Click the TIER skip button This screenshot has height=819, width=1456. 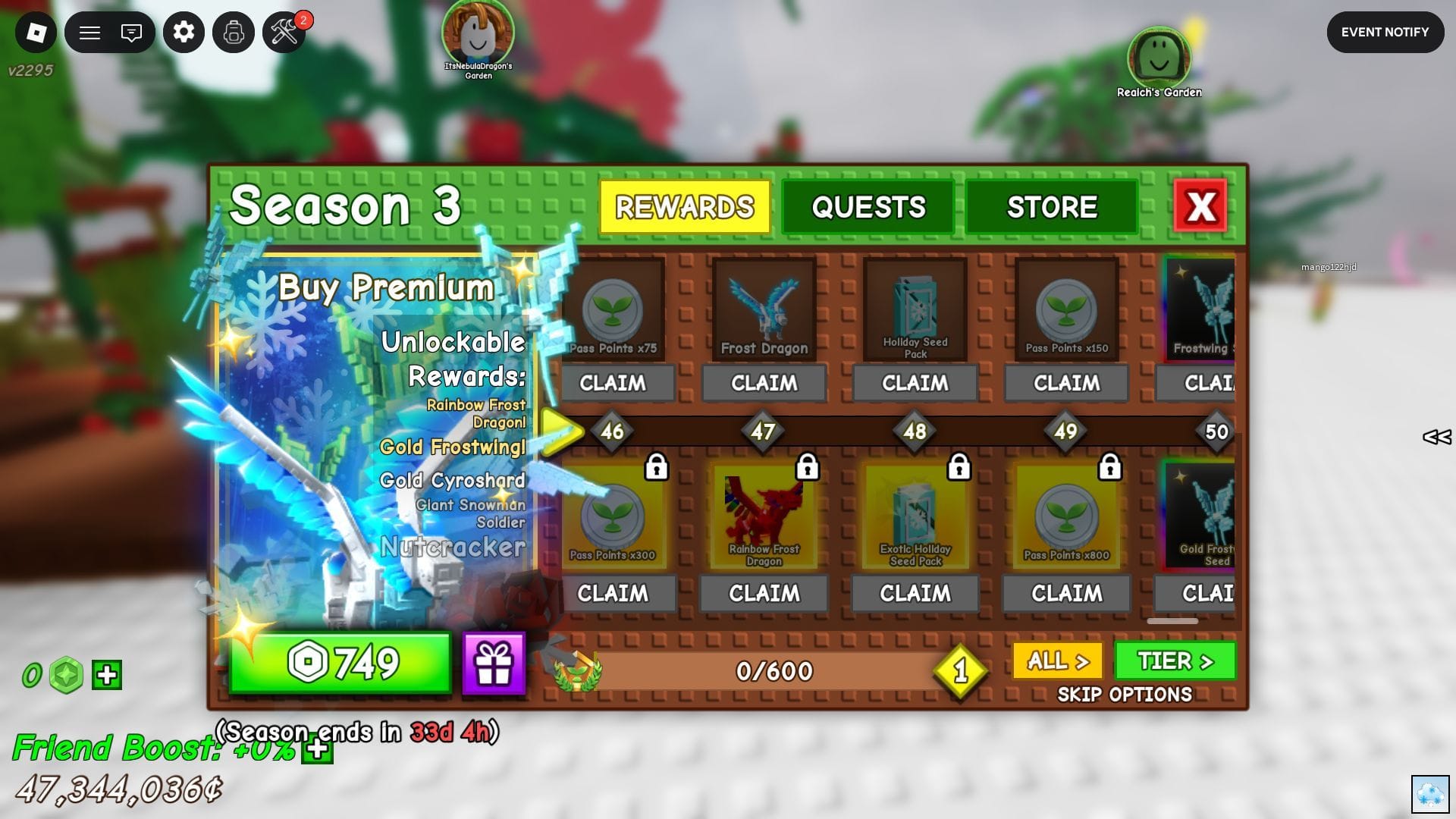tap(1174, 661)
